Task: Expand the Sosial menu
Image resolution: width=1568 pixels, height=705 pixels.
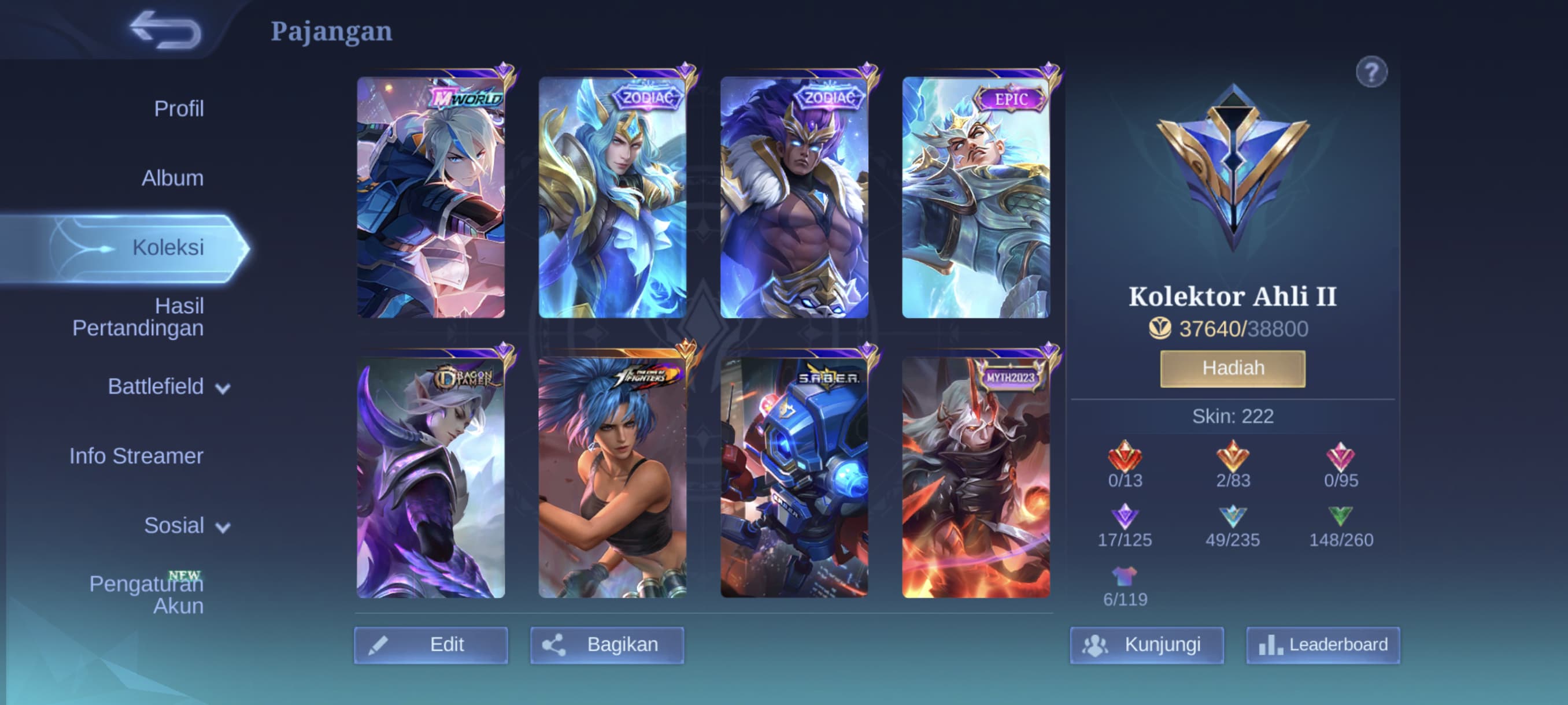Action: pos(186,525)
